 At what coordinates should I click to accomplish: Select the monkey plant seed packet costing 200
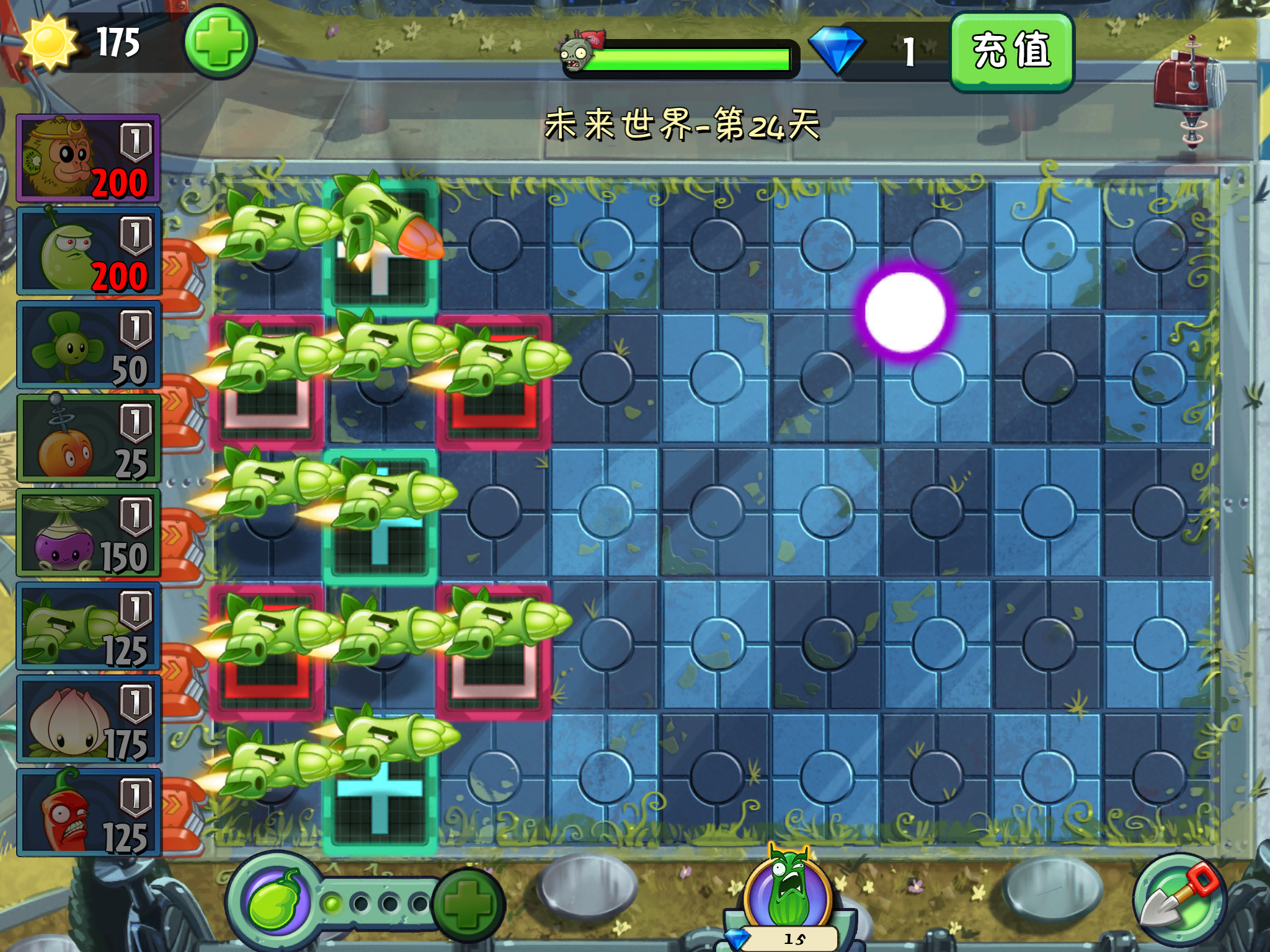tap(88, 159)
